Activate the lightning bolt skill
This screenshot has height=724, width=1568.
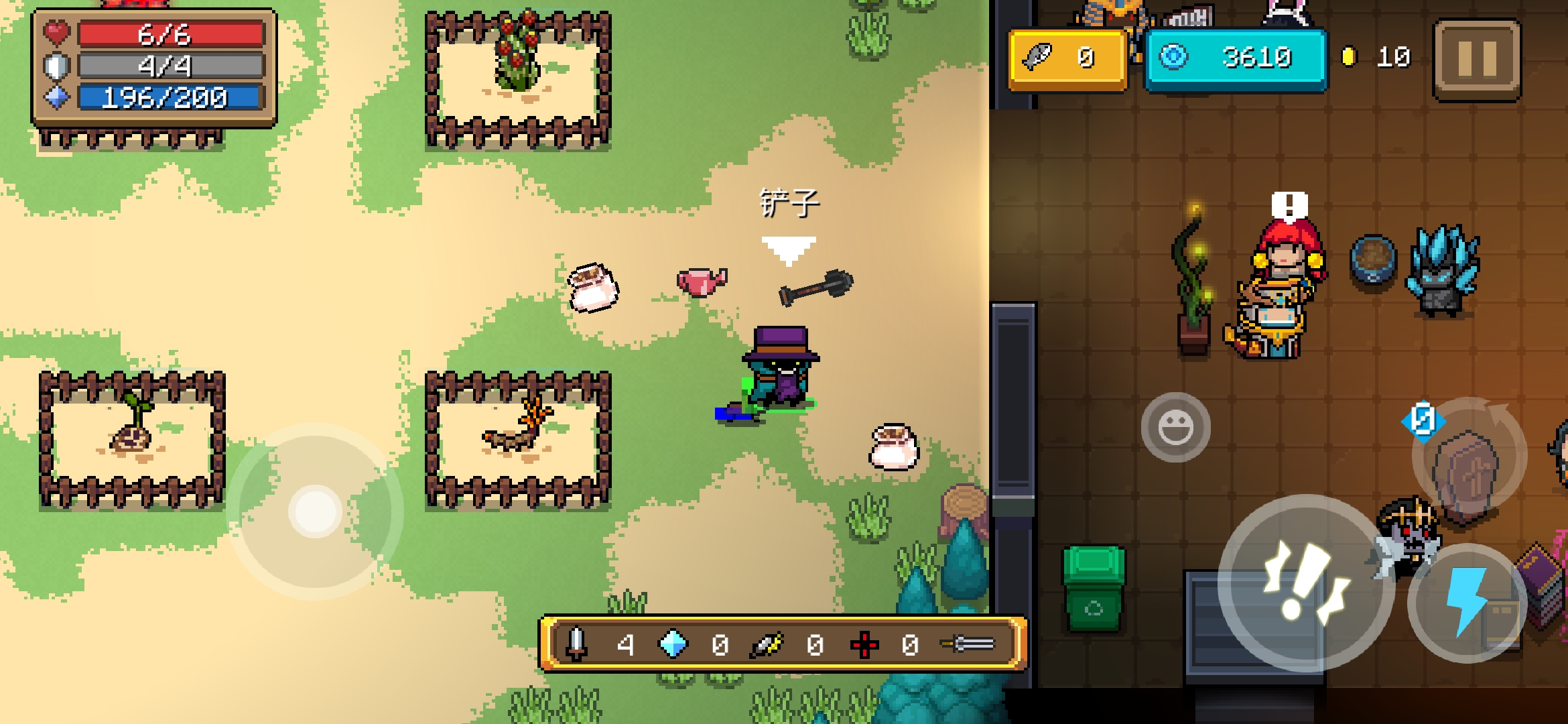(x=1467, y=602)
